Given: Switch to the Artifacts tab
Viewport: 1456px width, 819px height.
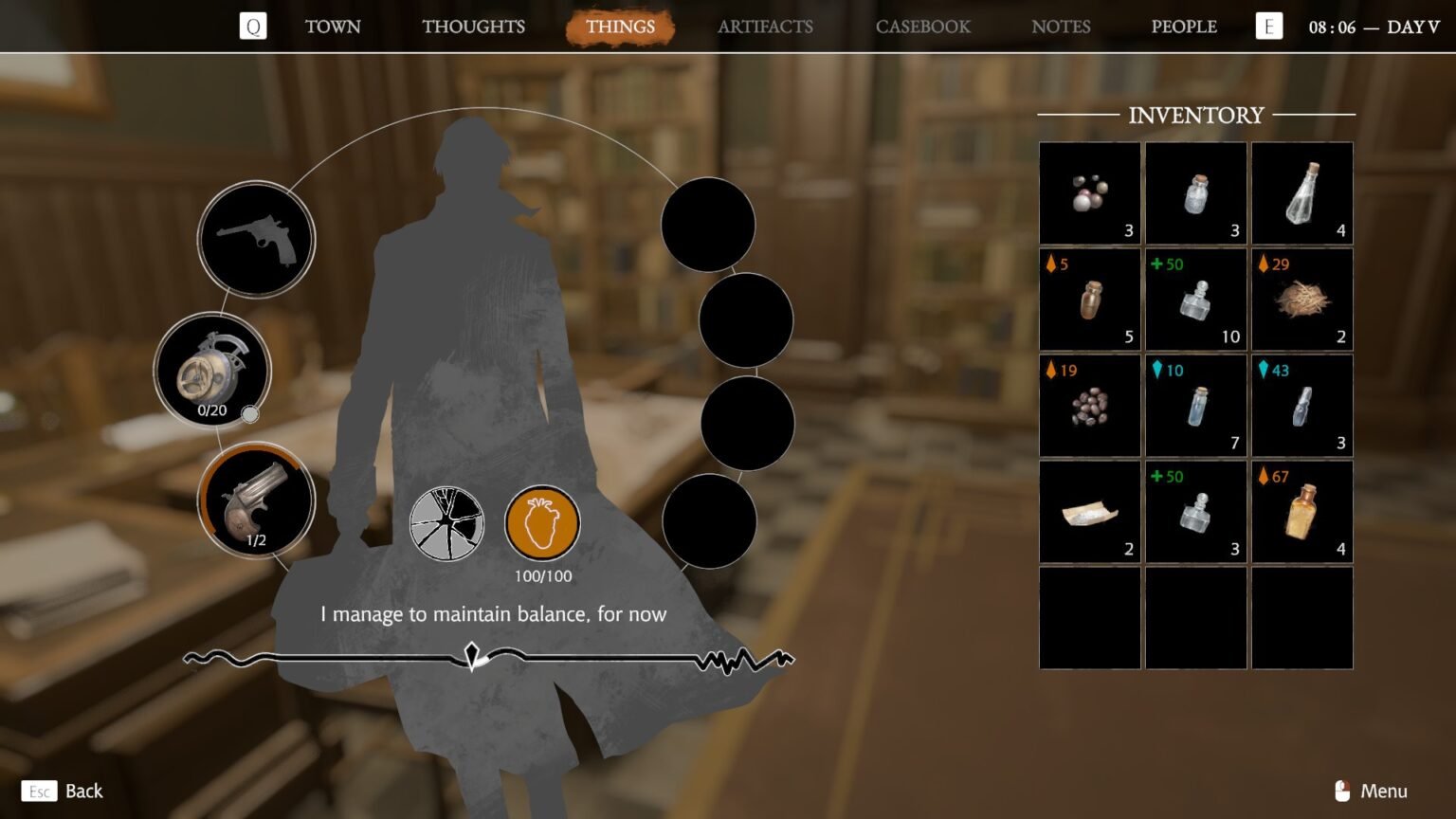Looking at the screenshot, I should click(x=764, y=27).
